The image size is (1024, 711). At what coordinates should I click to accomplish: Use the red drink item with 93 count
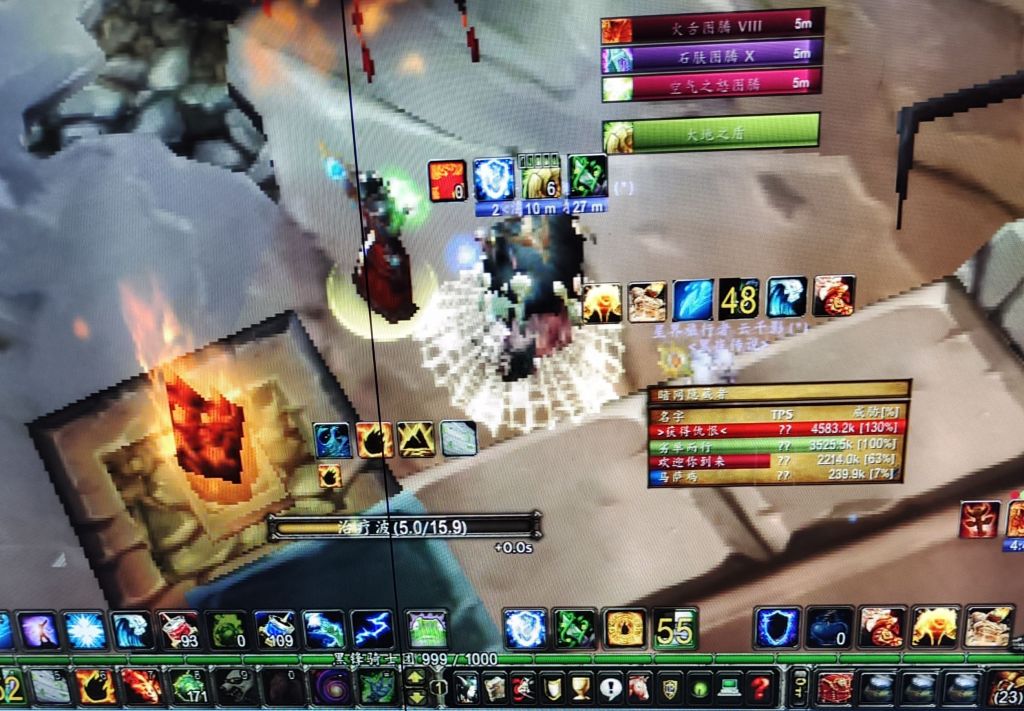179,630
